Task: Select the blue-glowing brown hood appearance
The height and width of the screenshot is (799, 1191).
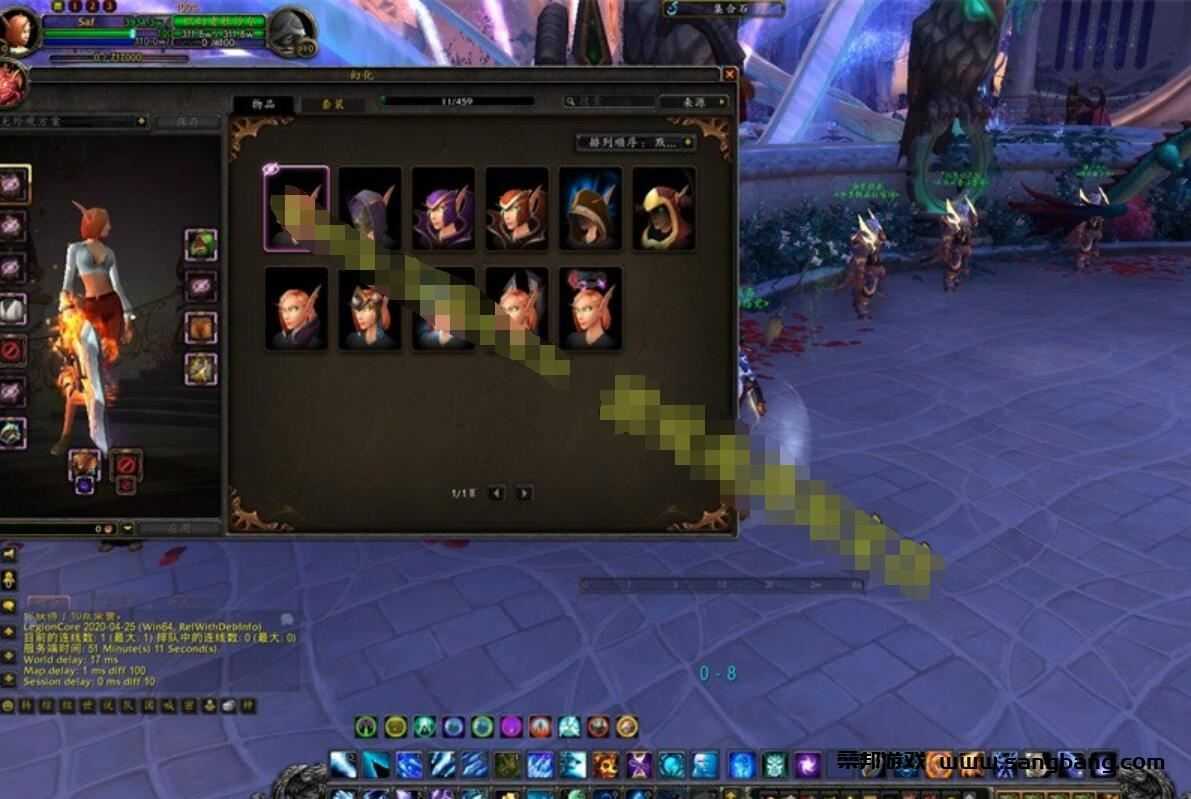Action: pyautogui.click(x=590, y=208)
